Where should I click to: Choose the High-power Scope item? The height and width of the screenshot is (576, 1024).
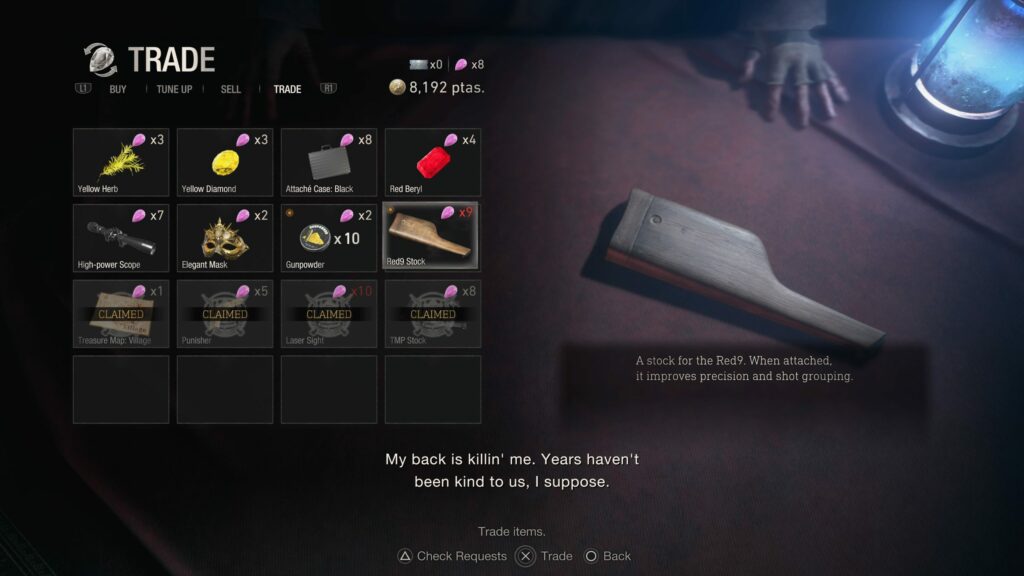point(121,238)
